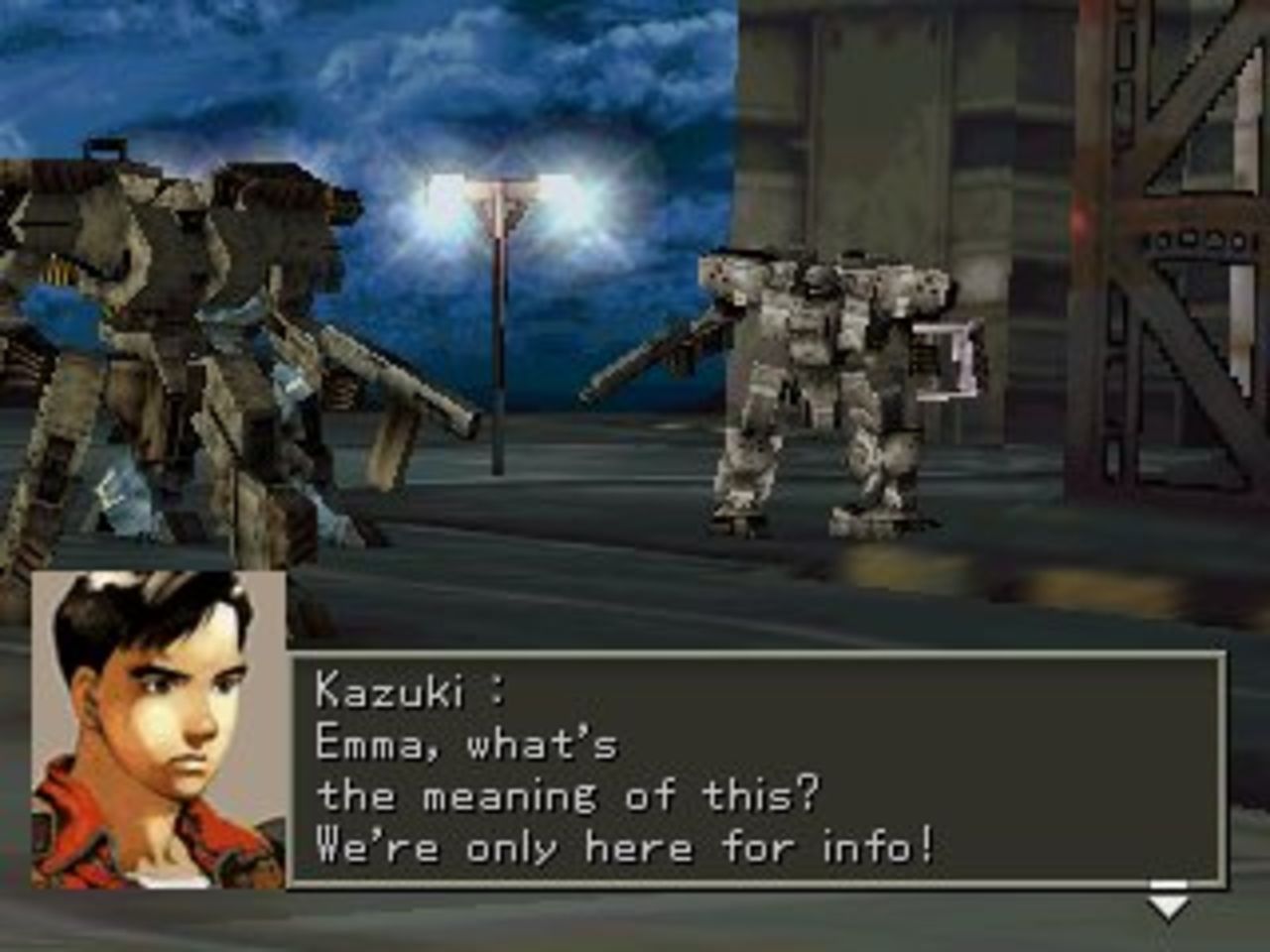The image size is (1270, 952).
Task: Advance dialogue with the white down arrow
Action: pos(1169,900)
